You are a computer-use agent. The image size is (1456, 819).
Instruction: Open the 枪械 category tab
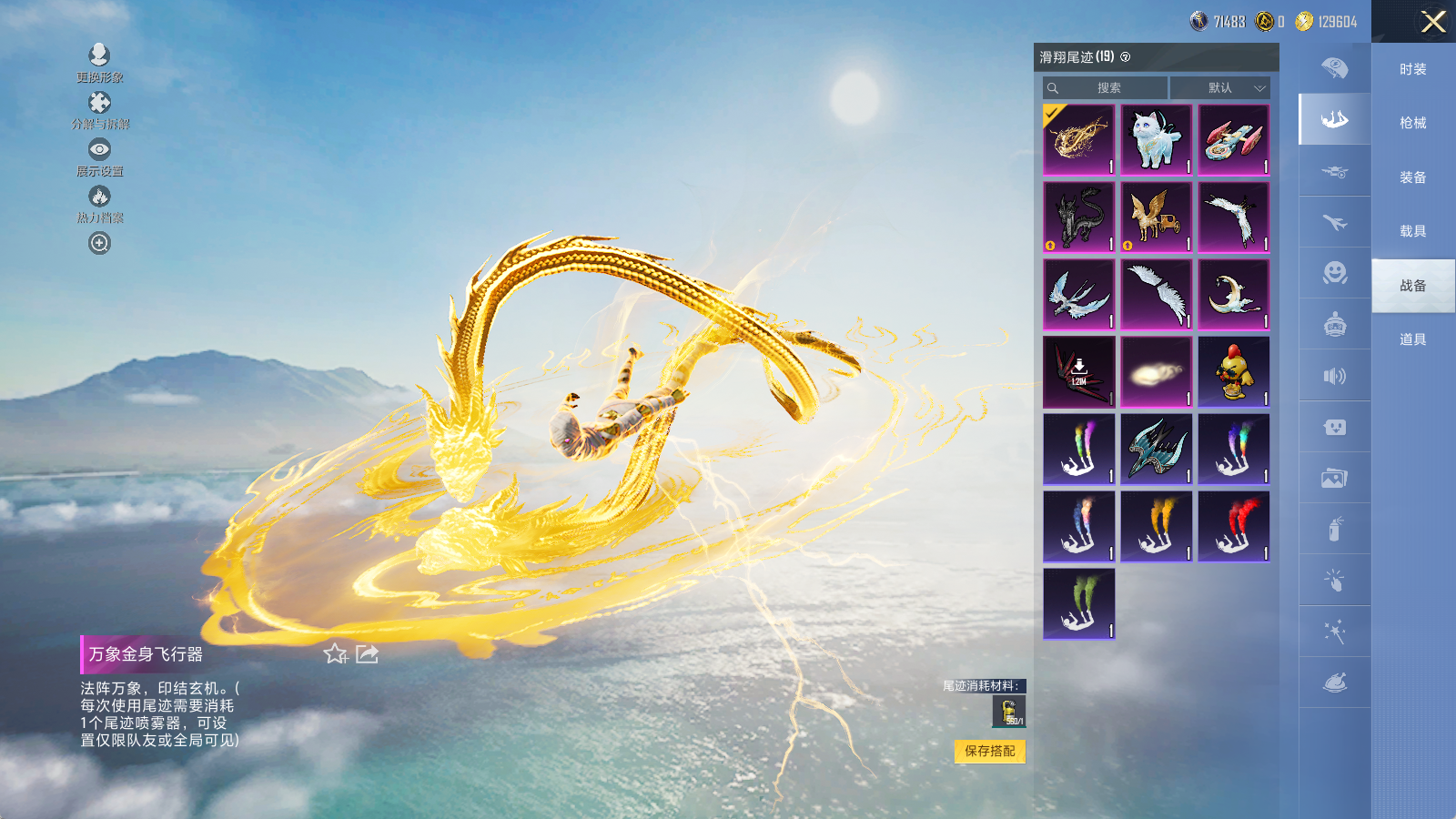(x=1412, y=123)
